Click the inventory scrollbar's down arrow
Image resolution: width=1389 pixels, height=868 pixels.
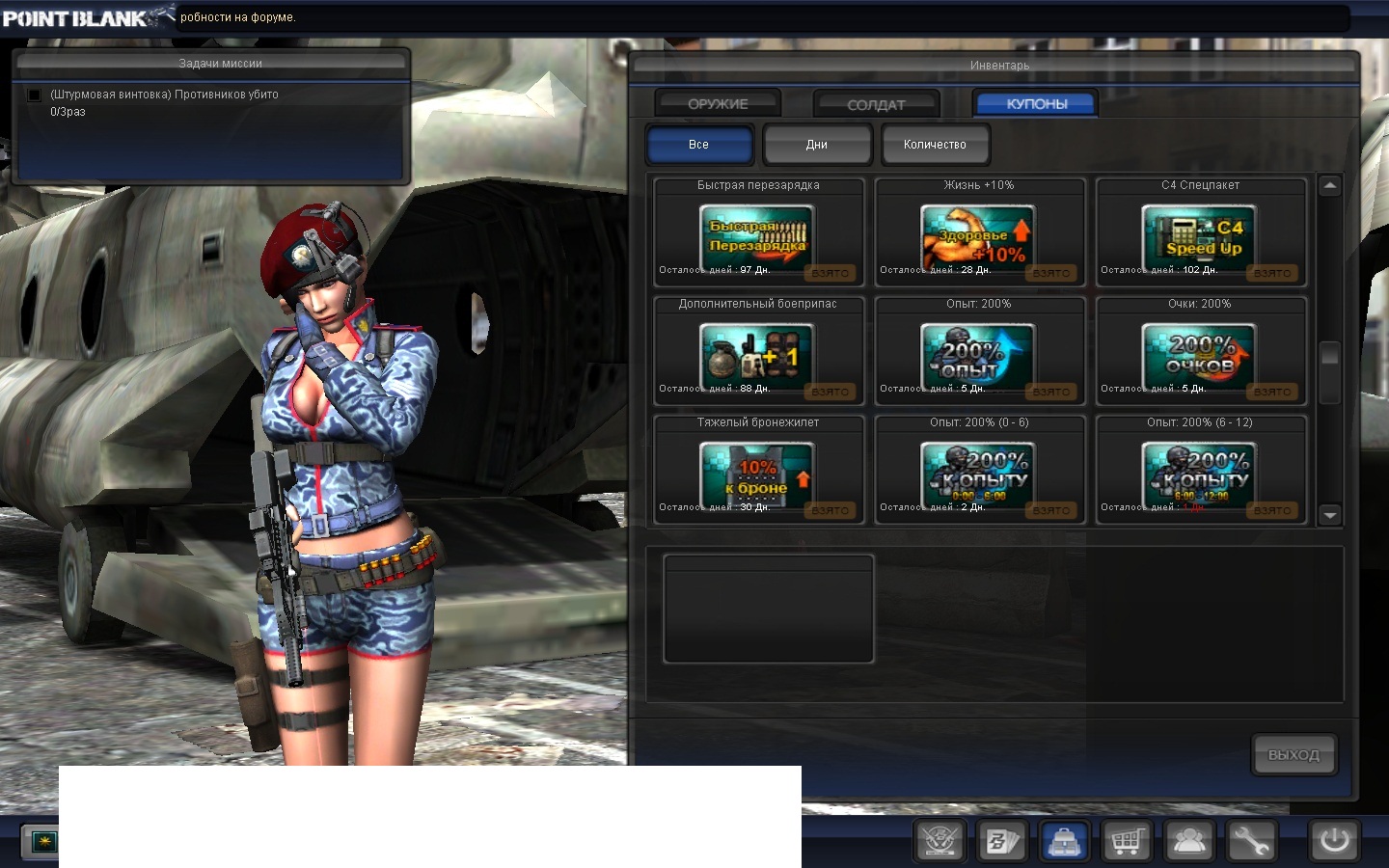click(x=1330, y=515)
